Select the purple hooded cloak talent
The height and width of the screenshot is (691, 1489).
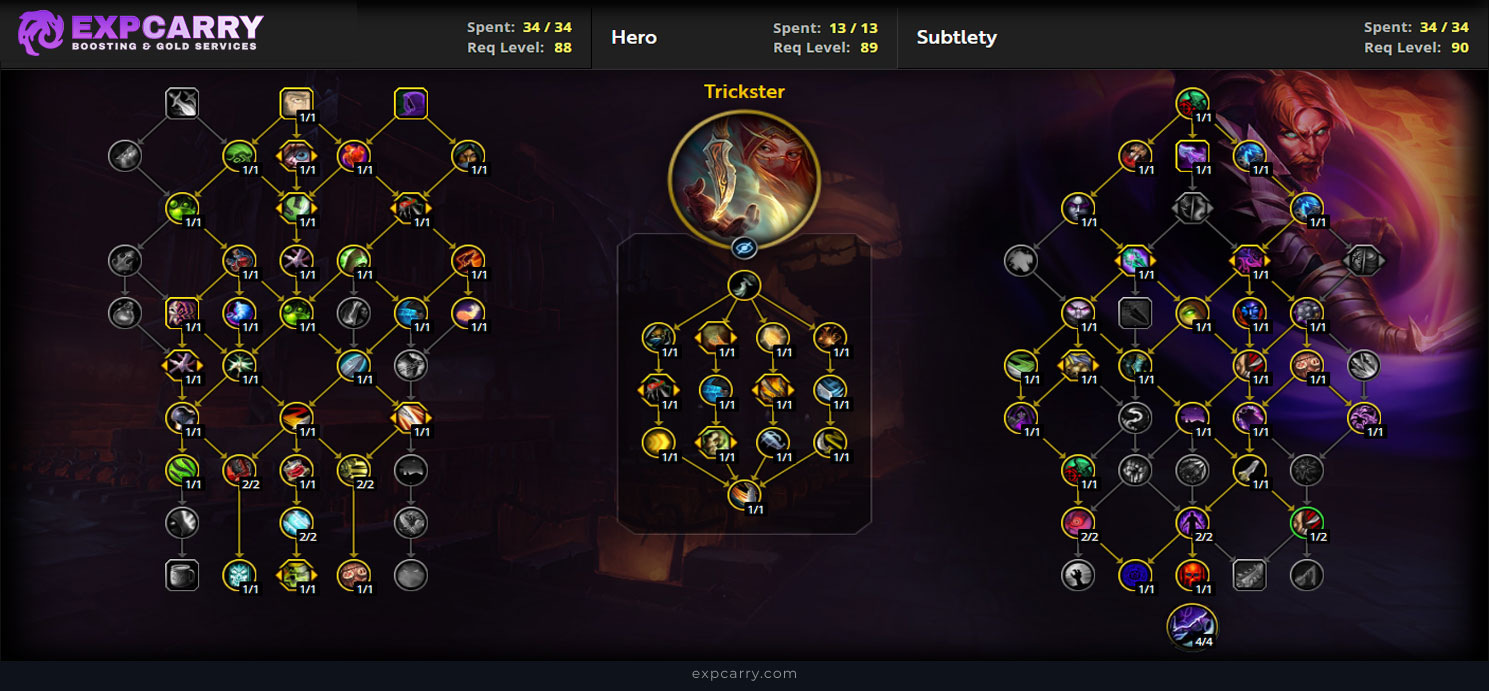[411, 103]
